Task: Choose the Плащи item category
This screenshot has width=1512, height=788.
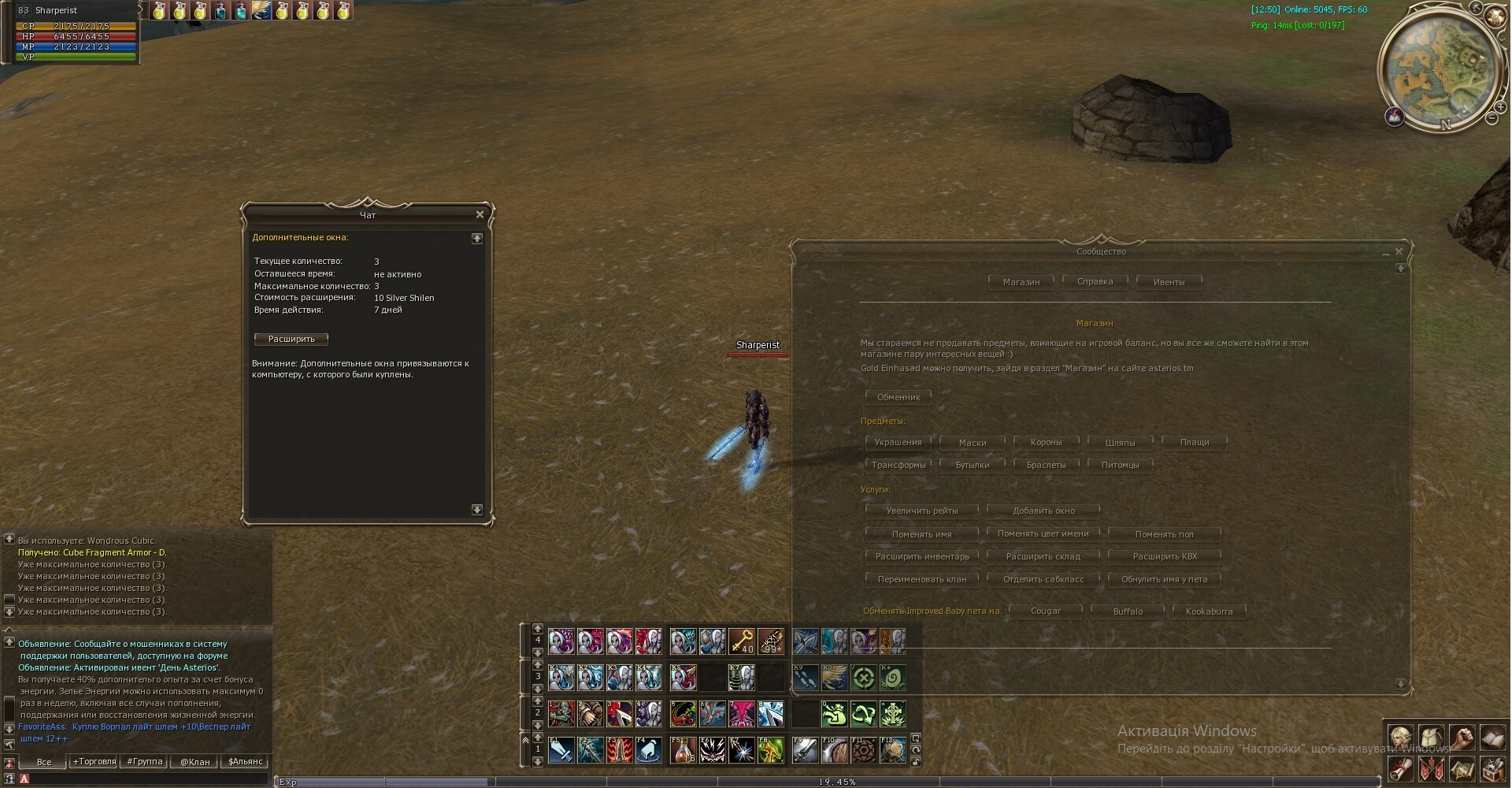Action: pyautogui.click(x=1194, y=442)
